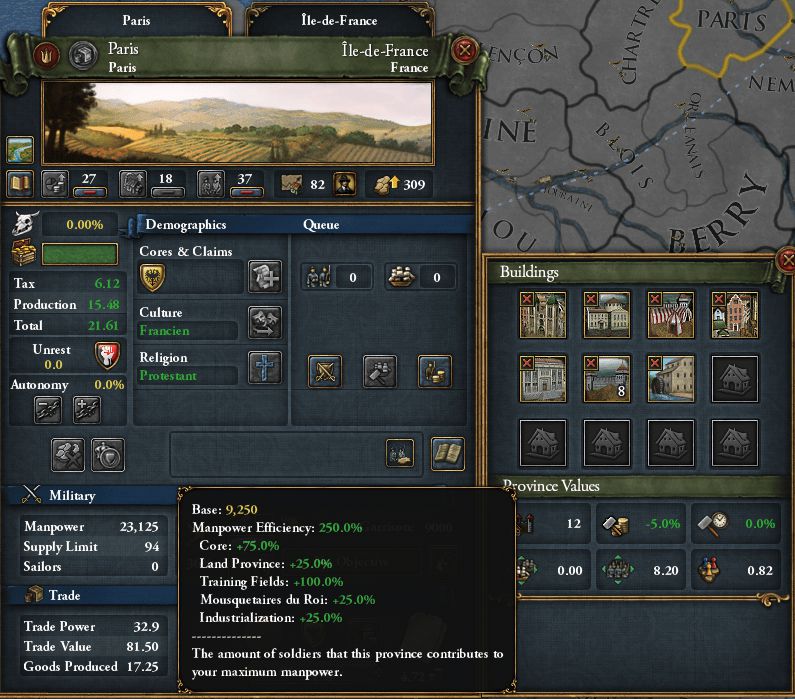Select the water mill building
This screenshot has width=795, height=699.
click(x=671, y=378)
